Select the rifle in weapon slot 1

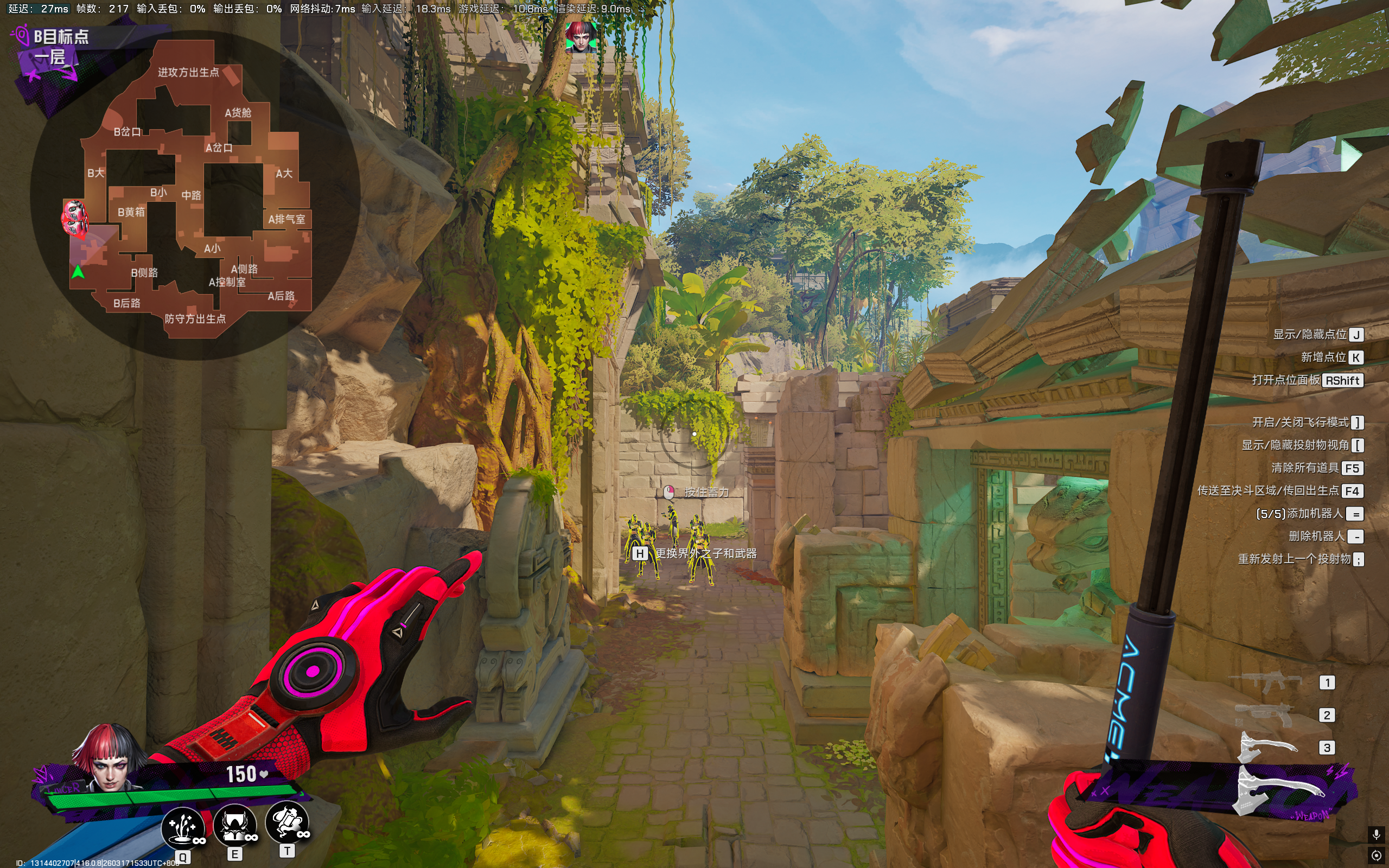[x=1265, y=682]
